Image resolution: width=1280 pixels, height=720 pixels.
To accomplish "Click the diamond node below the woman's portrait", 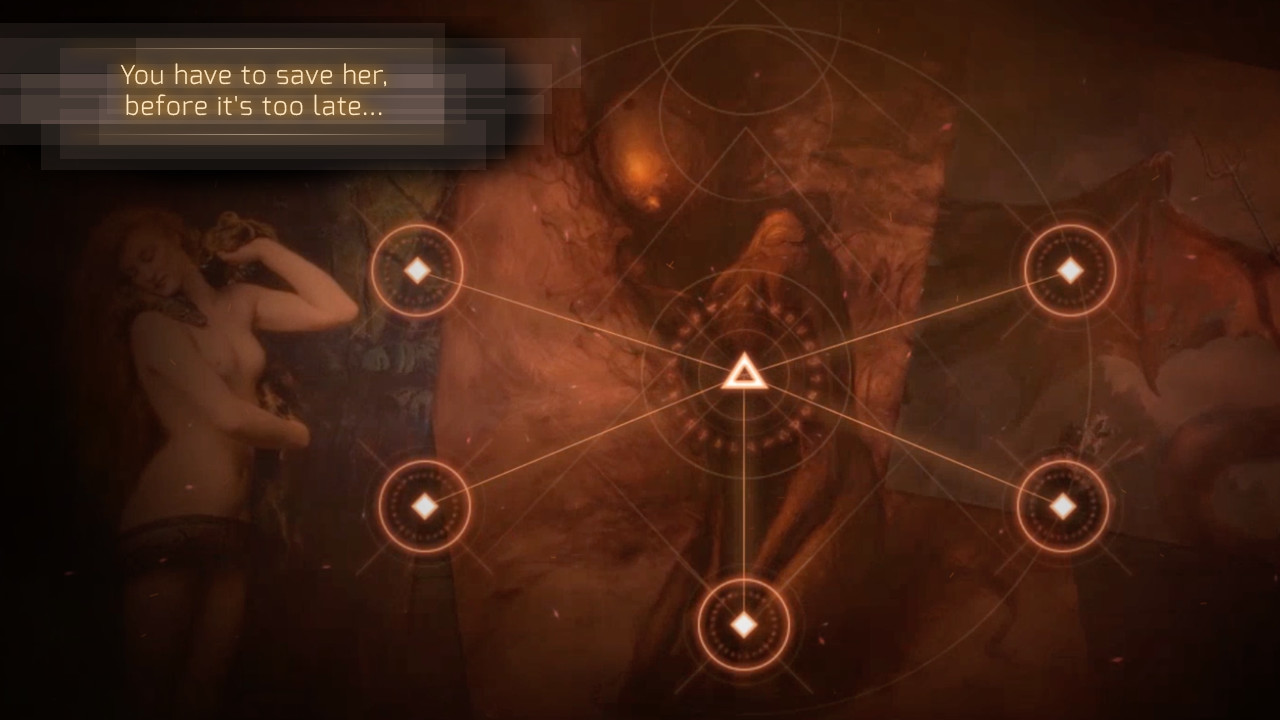I will click(x=425, y=507).
